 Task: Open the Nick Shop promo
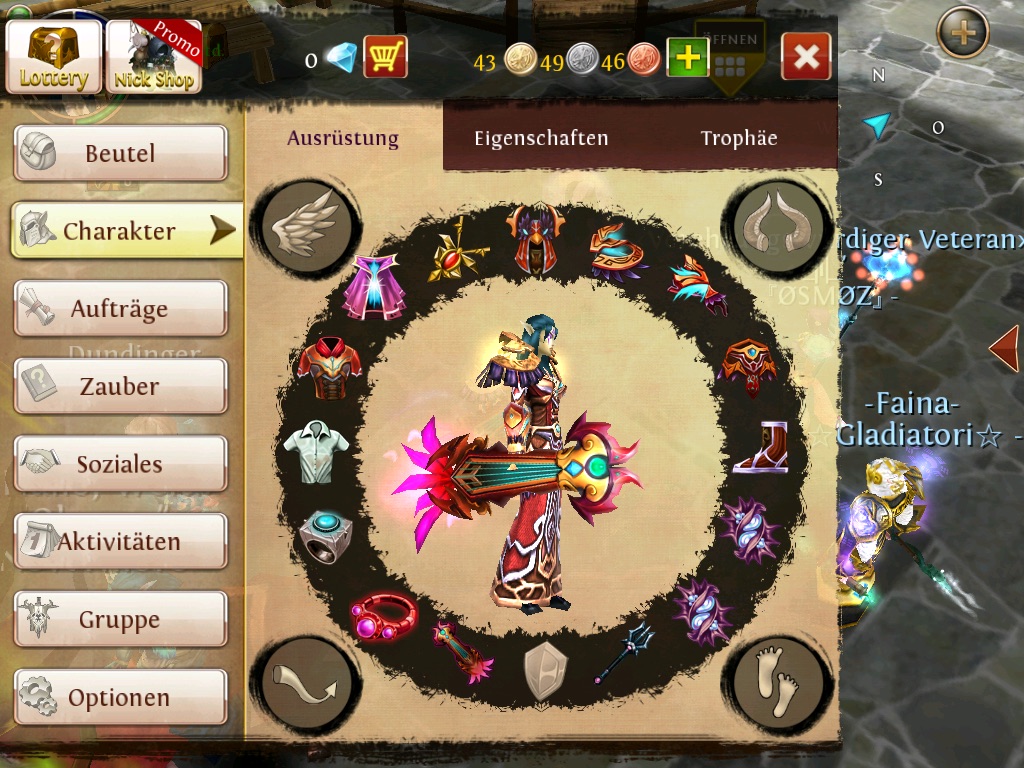tap(154, 57)
